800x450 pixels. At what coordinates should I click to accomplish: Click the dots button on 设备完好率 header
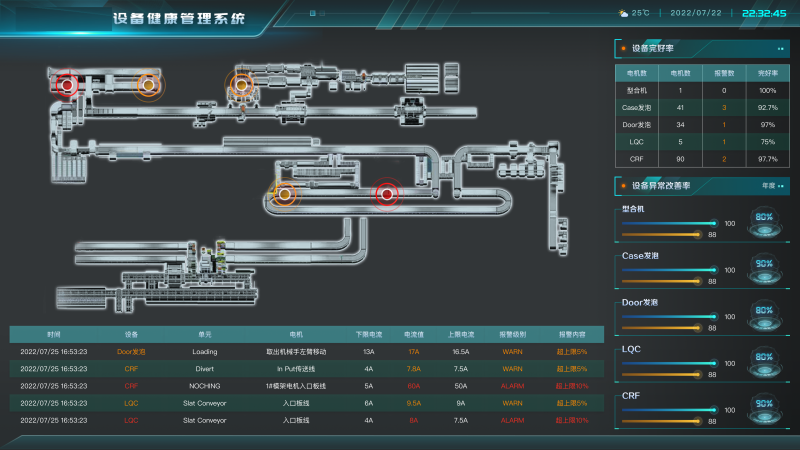[780, 48]
